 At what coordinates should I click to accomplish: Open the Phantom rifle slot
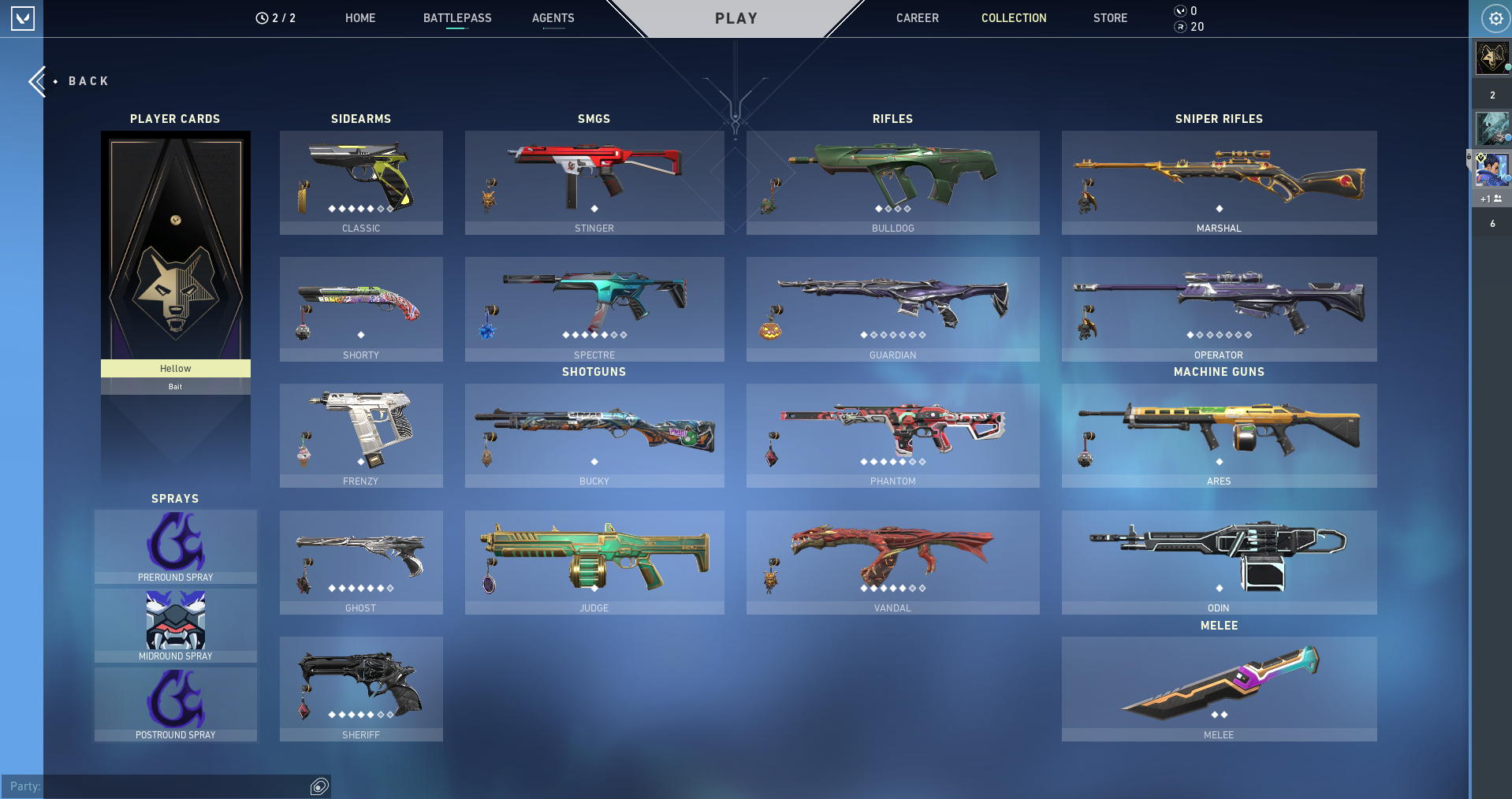pyautogui.click(x=892, y=436)
